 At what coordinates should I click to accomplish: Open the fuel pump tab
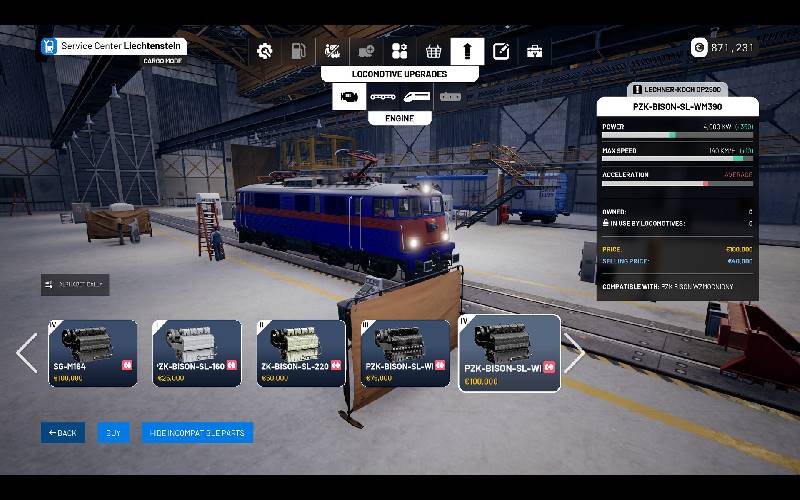point(298,51)
